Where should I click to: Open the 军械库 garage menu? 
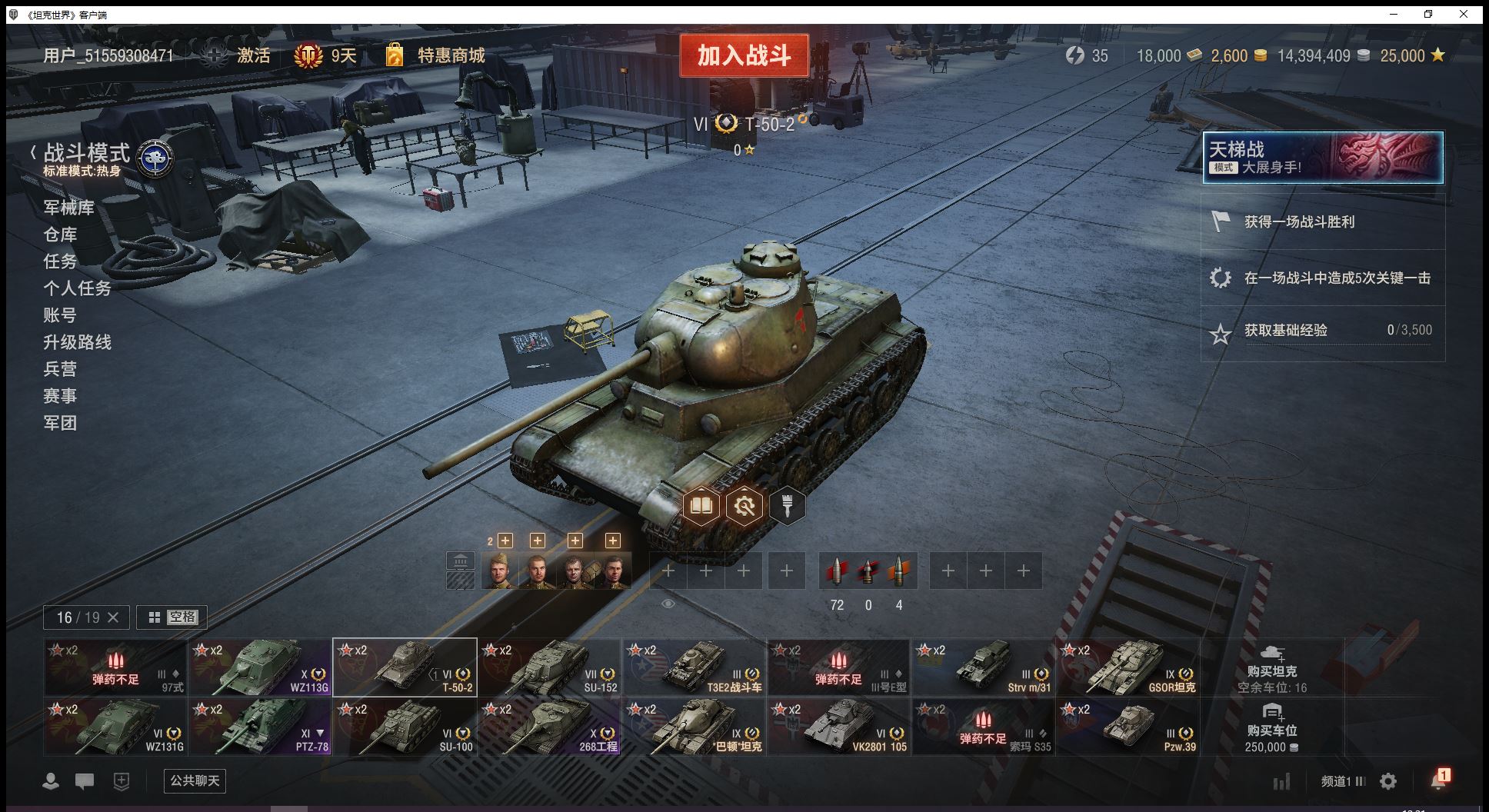[68, 208]
